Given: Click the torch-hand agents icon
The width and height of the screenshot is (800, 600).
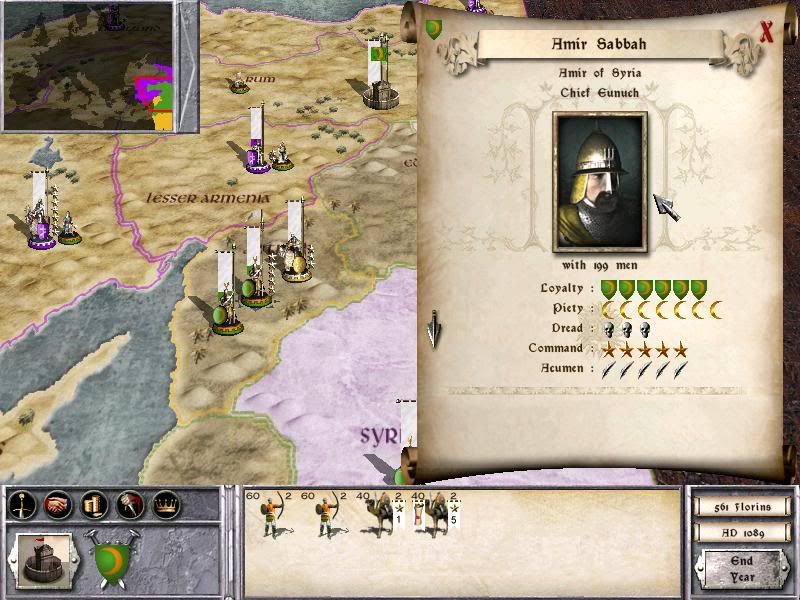Looking at the screenshot, I should (x=129, y=506).
